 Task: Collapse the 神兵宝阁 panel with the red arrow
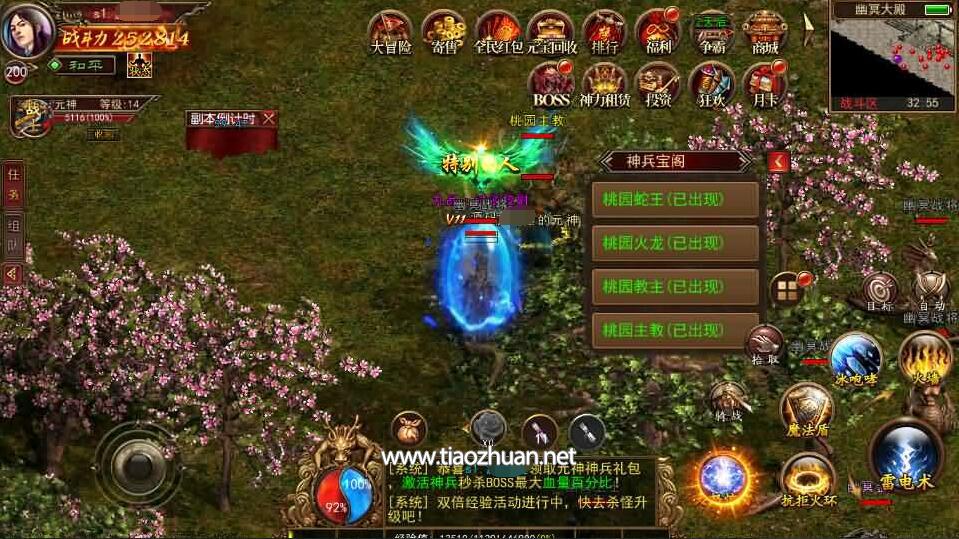779,161
